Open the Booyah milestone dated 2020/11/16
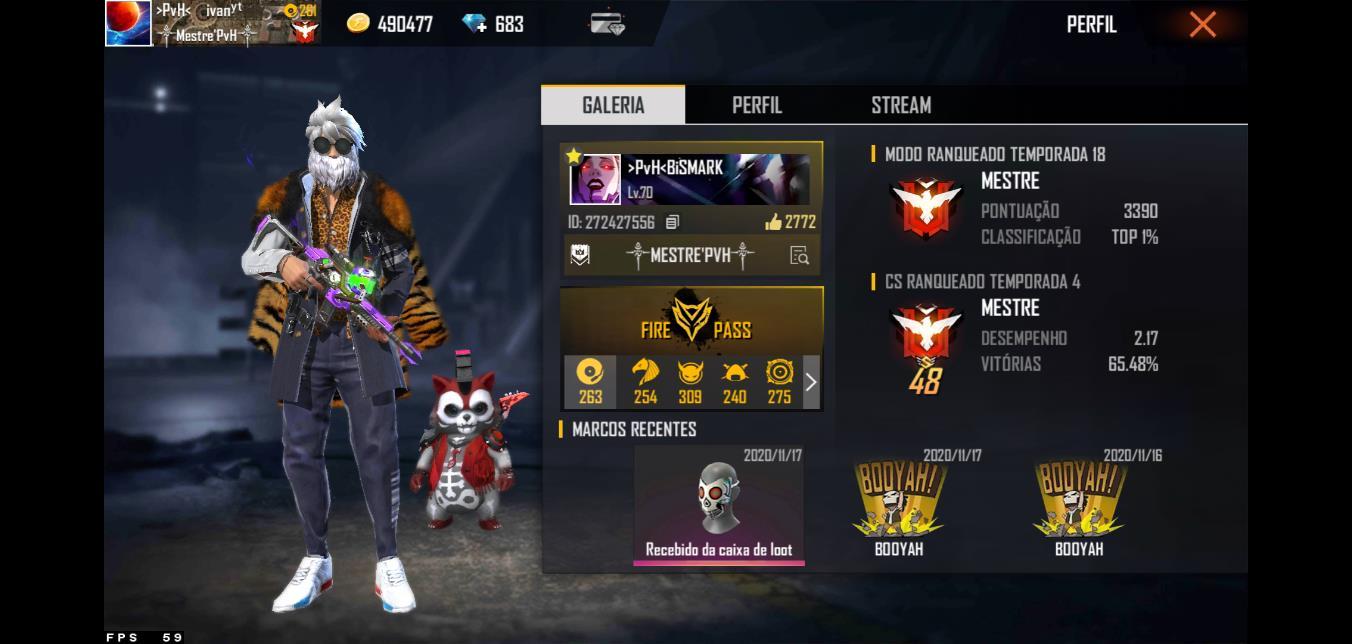This screenshot has height=644, width=1352. 1079,505
